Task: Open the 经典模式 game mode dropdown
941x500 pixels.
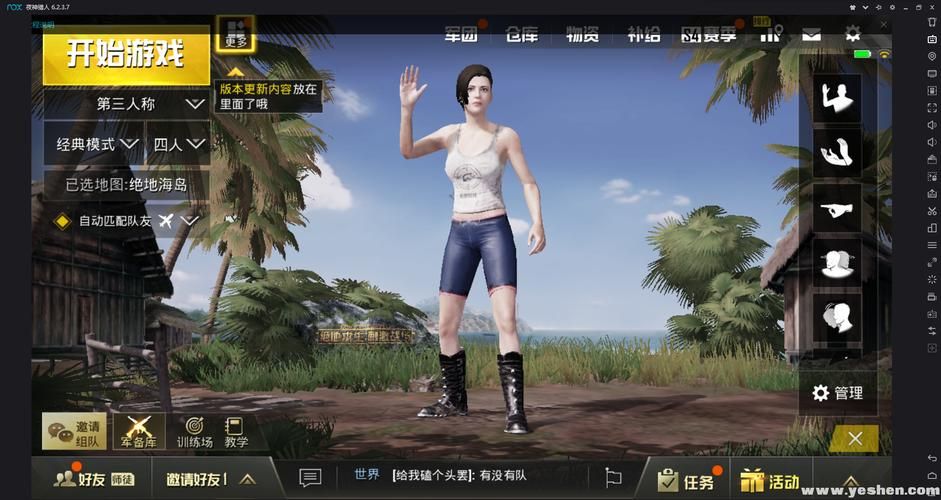Action: (x=96, y=144)
